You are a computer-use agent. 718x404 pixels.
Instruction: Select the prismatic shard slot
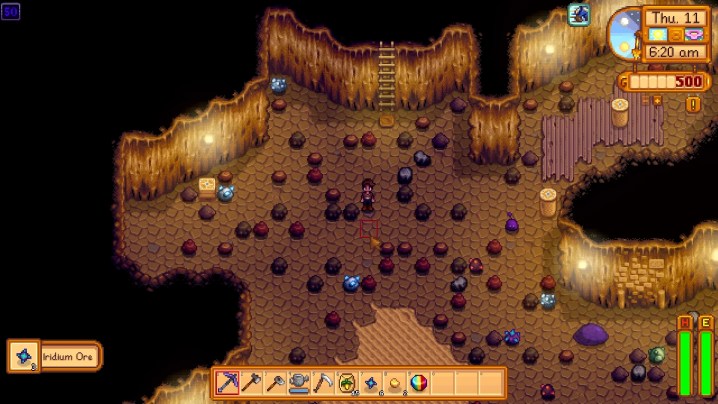[420, 383]
